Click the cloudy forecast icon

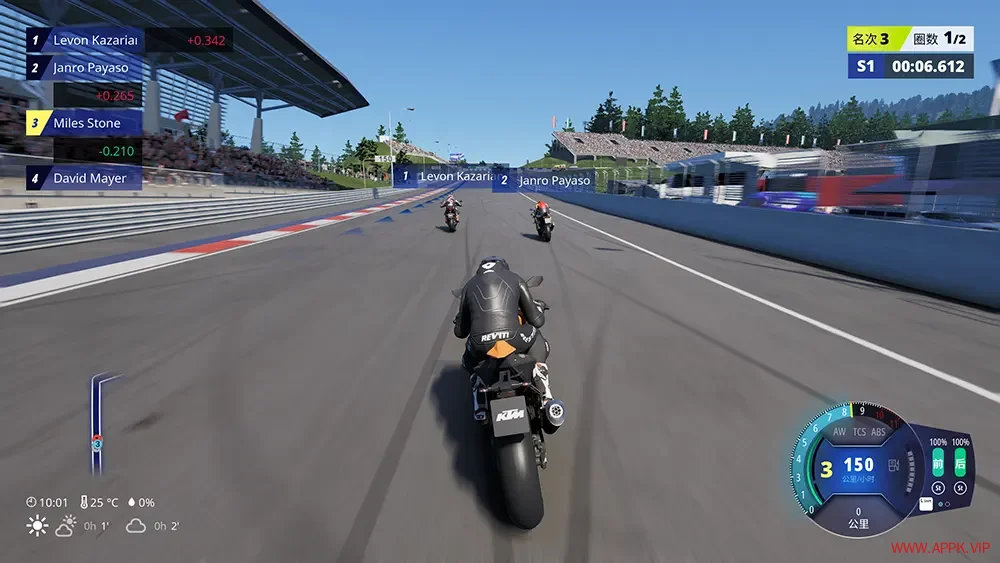[137, 525]
